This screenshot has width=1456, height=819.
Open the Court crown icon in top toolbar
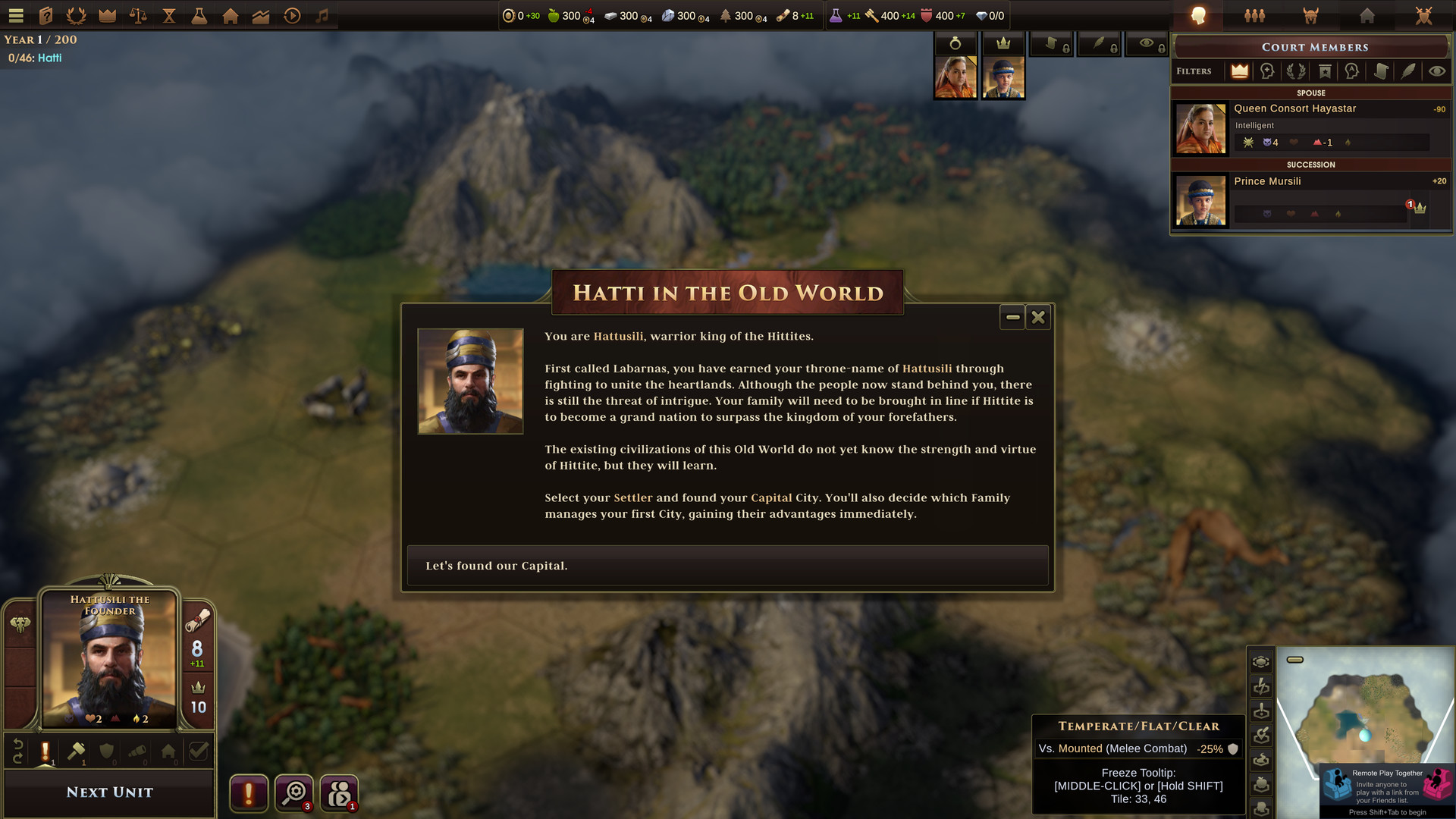click(106, 15)
